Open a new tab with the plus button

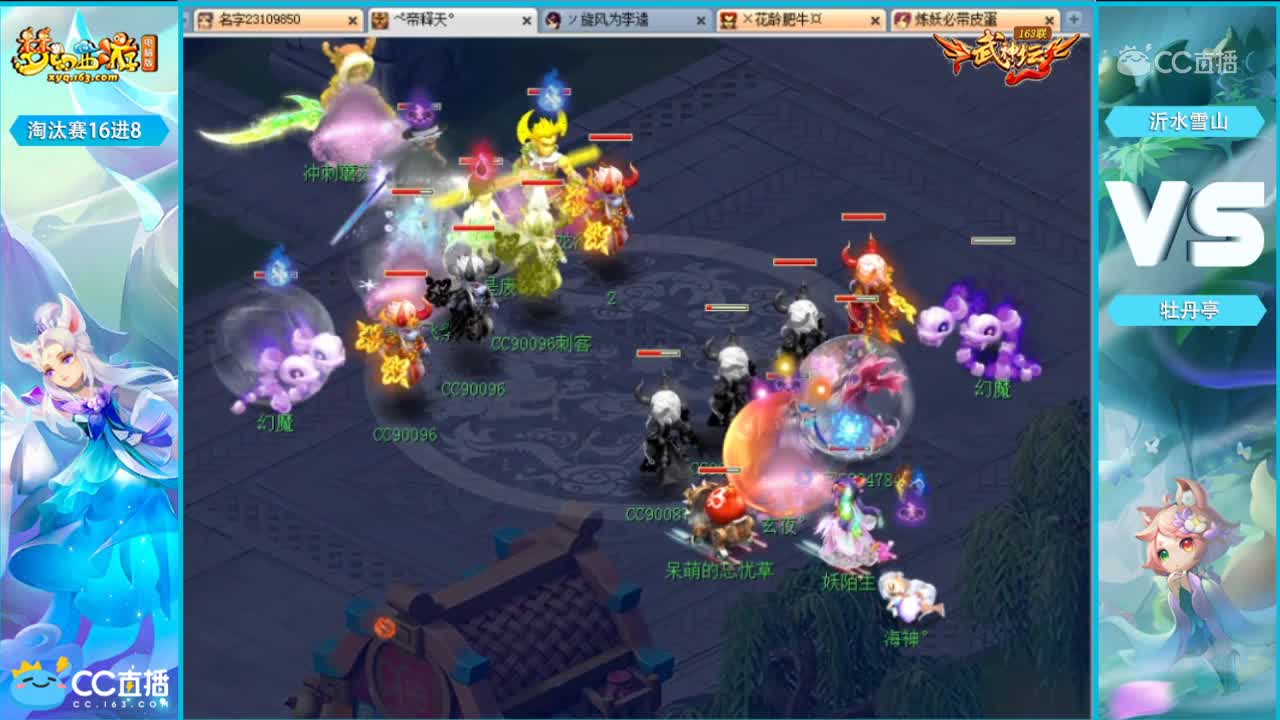point(1071,19)
